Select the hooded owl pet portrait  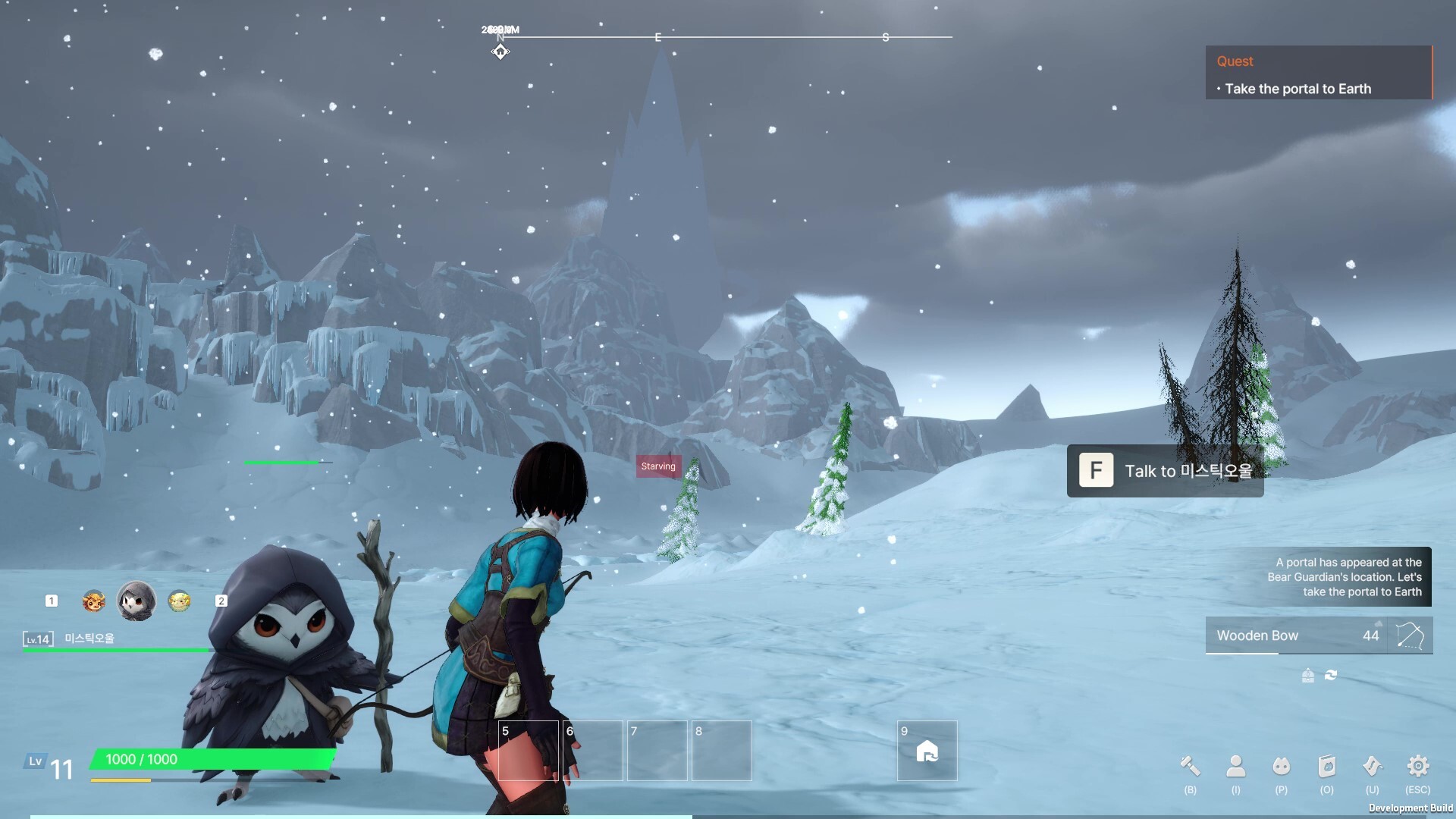(136, 601)
